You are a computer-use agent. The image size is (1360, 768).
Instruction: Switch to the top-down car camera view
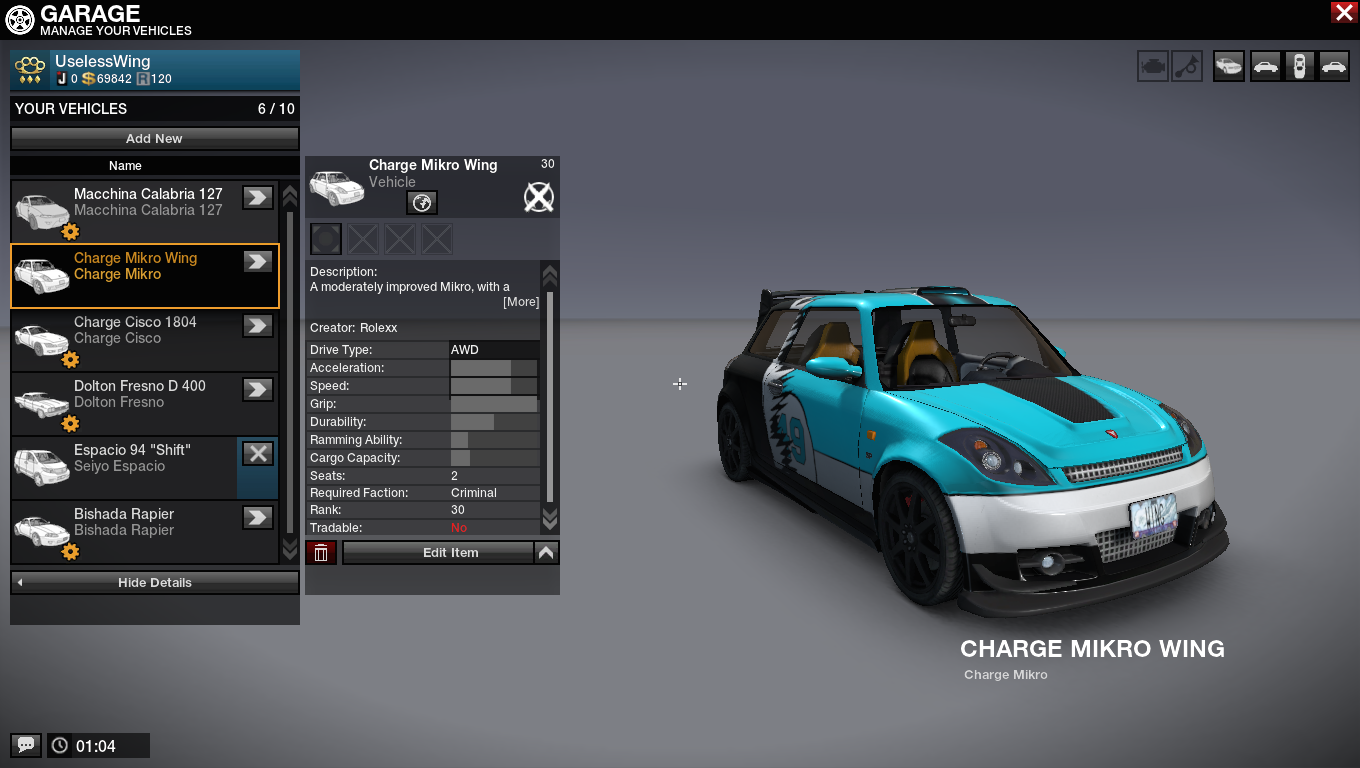coord(1299,67)
